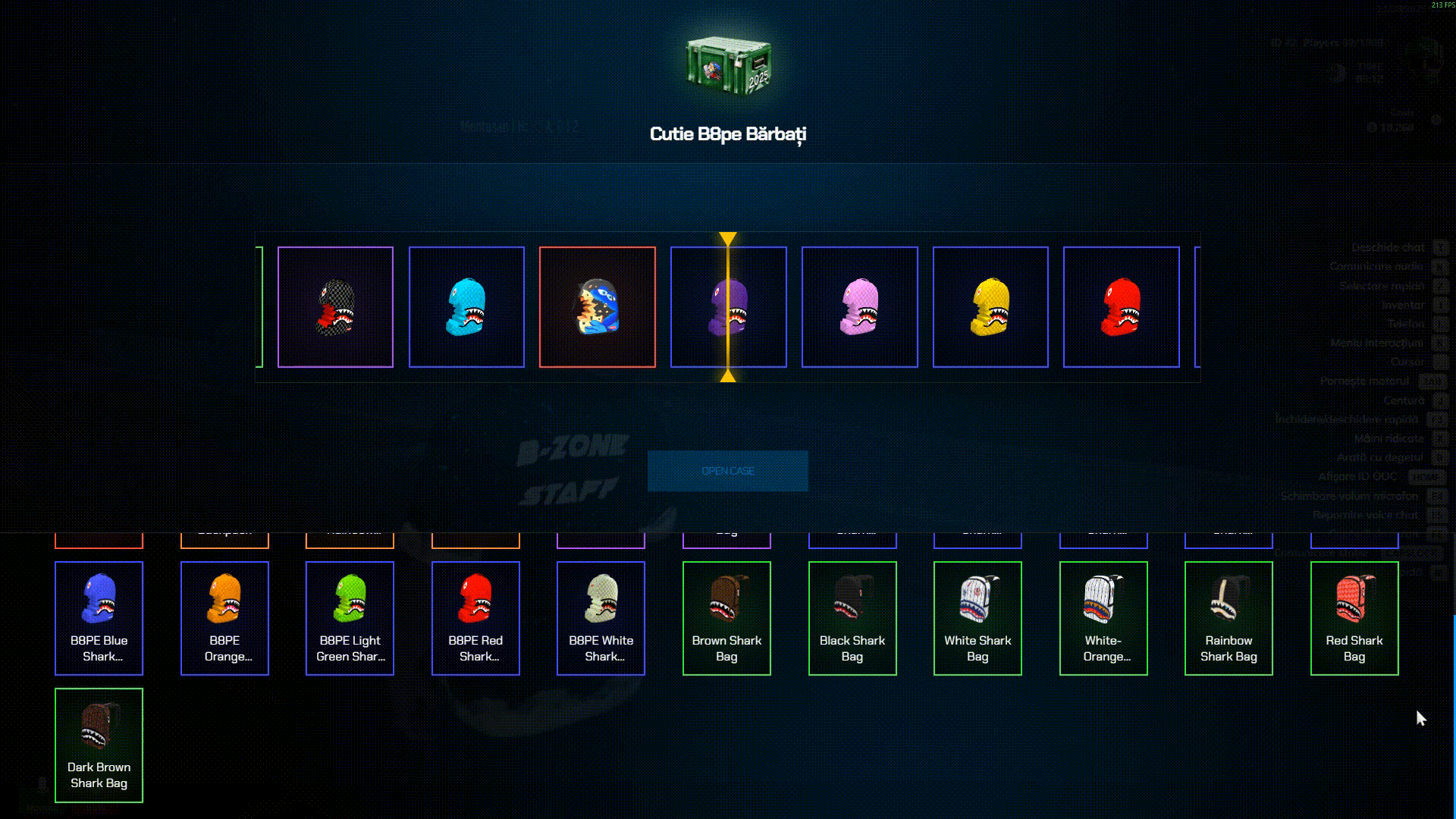This screenshot has height=819, width=1456.
Task: Click the pink shark hoodie in the reel
Action: point(859,307)
